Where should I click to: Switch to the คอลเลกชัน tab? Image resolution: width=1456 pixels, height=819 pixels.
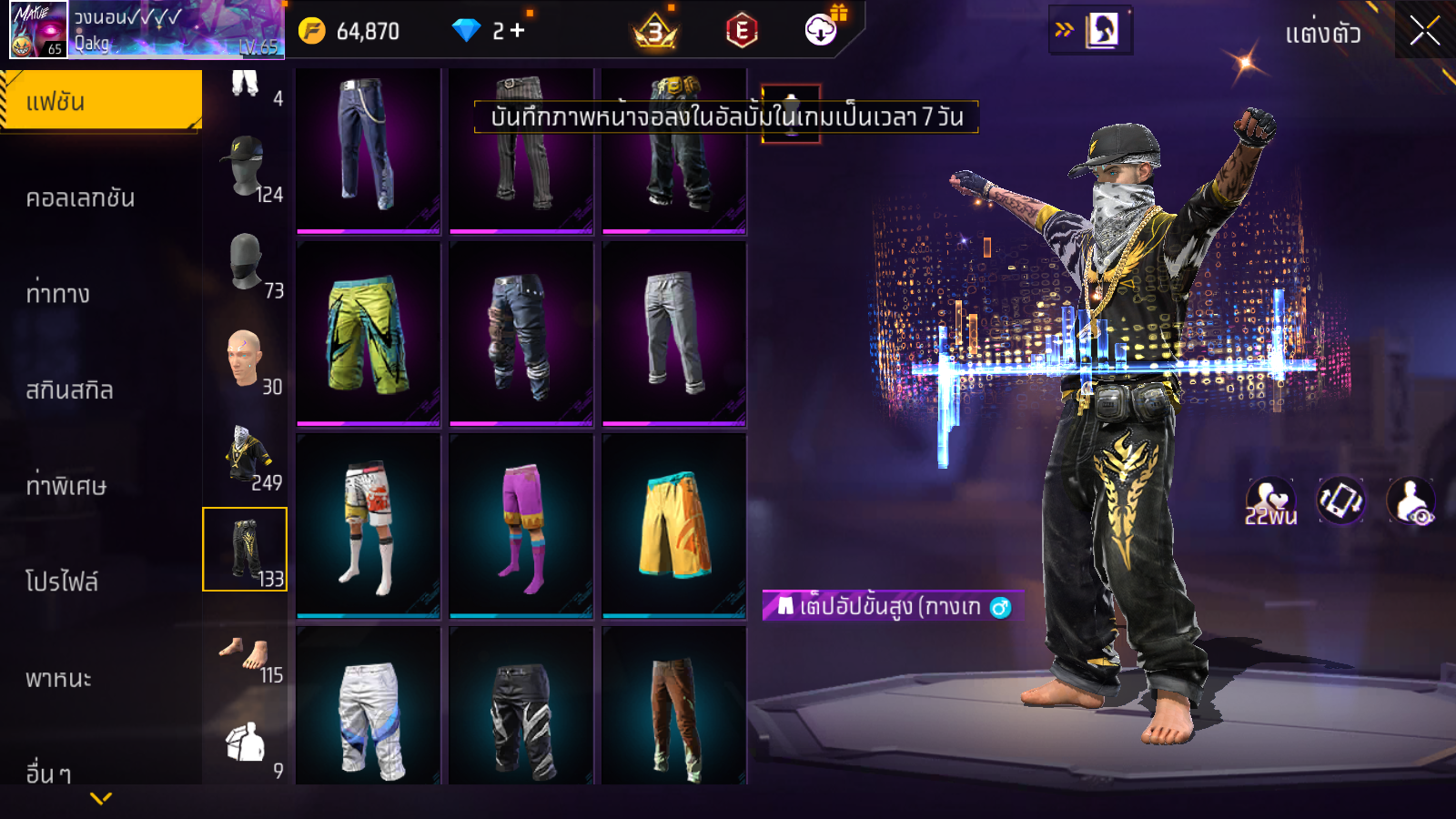(82, 197)
